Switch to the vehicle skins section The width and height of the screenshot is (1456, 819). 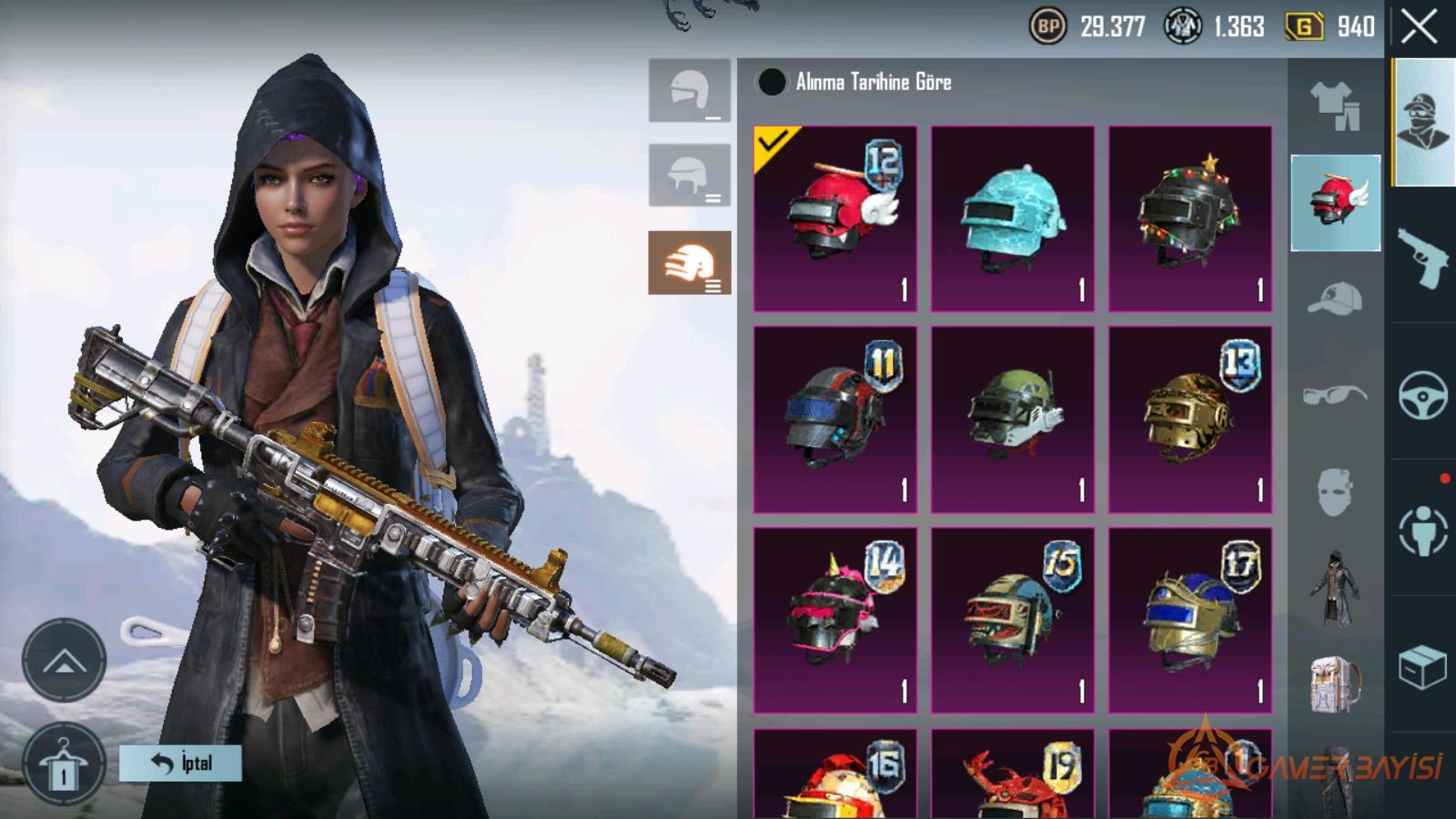[1422, 394]
